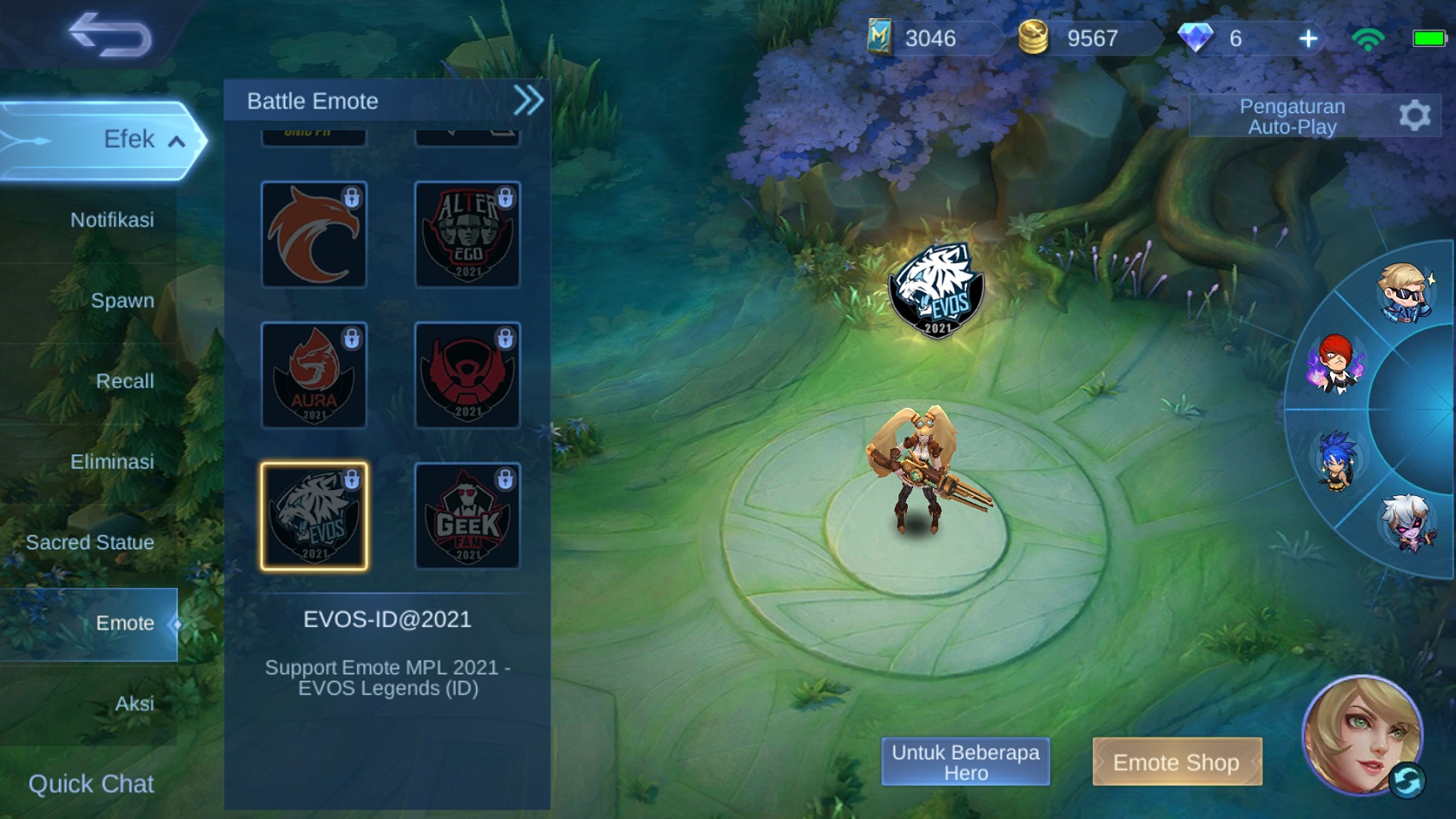The width and height of the screenshot is (1456, 819).
Task: Select the Recall effect tab
Action: [125, 381]
